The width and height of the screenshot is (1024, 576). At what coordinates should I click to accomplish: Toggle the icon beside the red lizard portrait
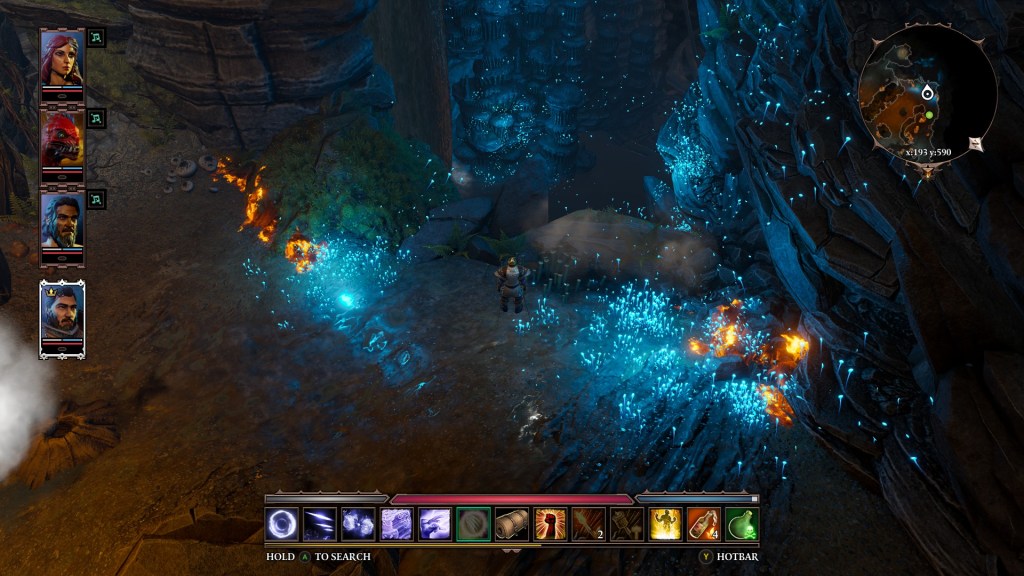coord(96,117)
